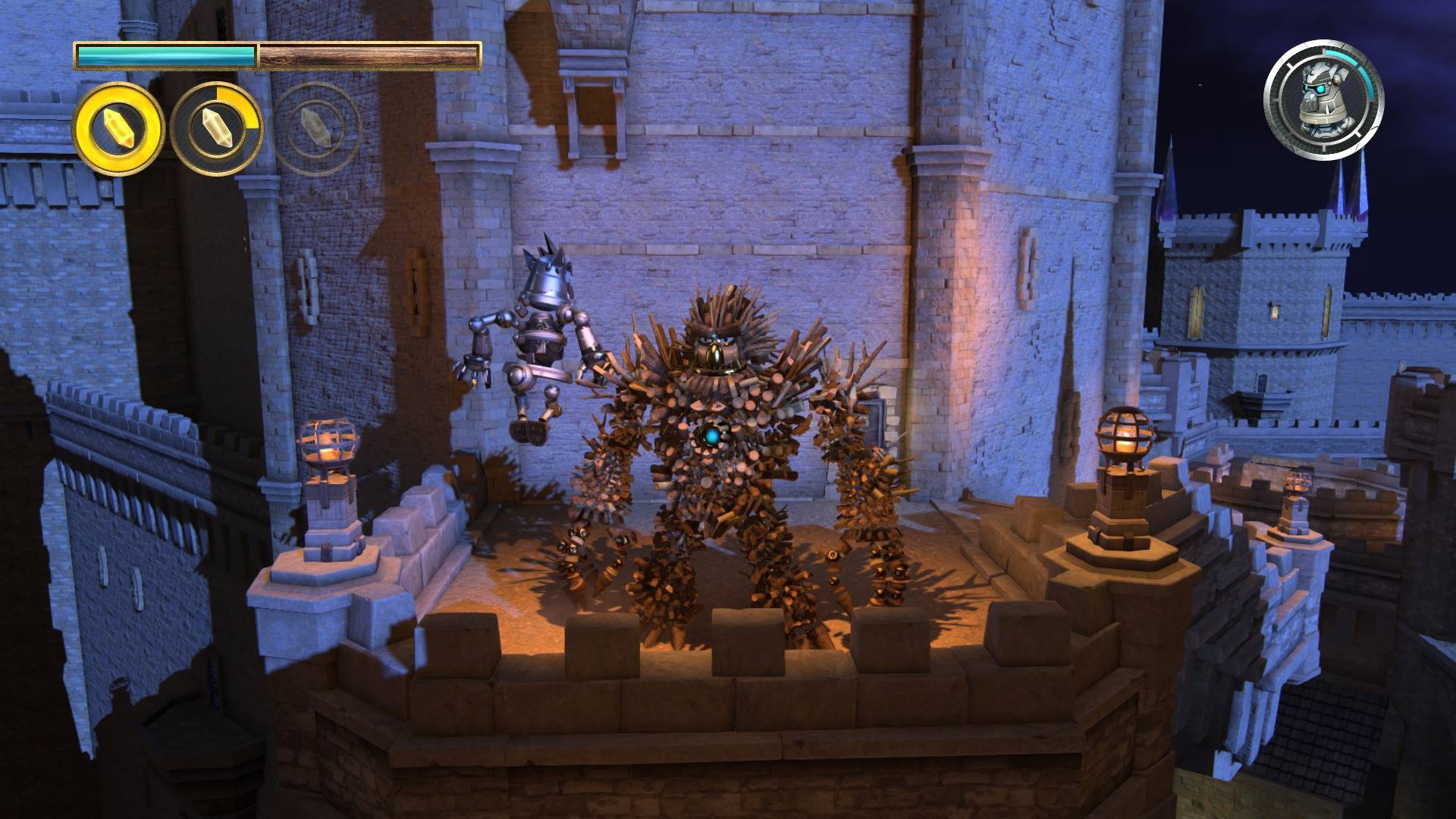
Task: Click the partially charged sunstone crystal icon
Action: click(216, 129)
